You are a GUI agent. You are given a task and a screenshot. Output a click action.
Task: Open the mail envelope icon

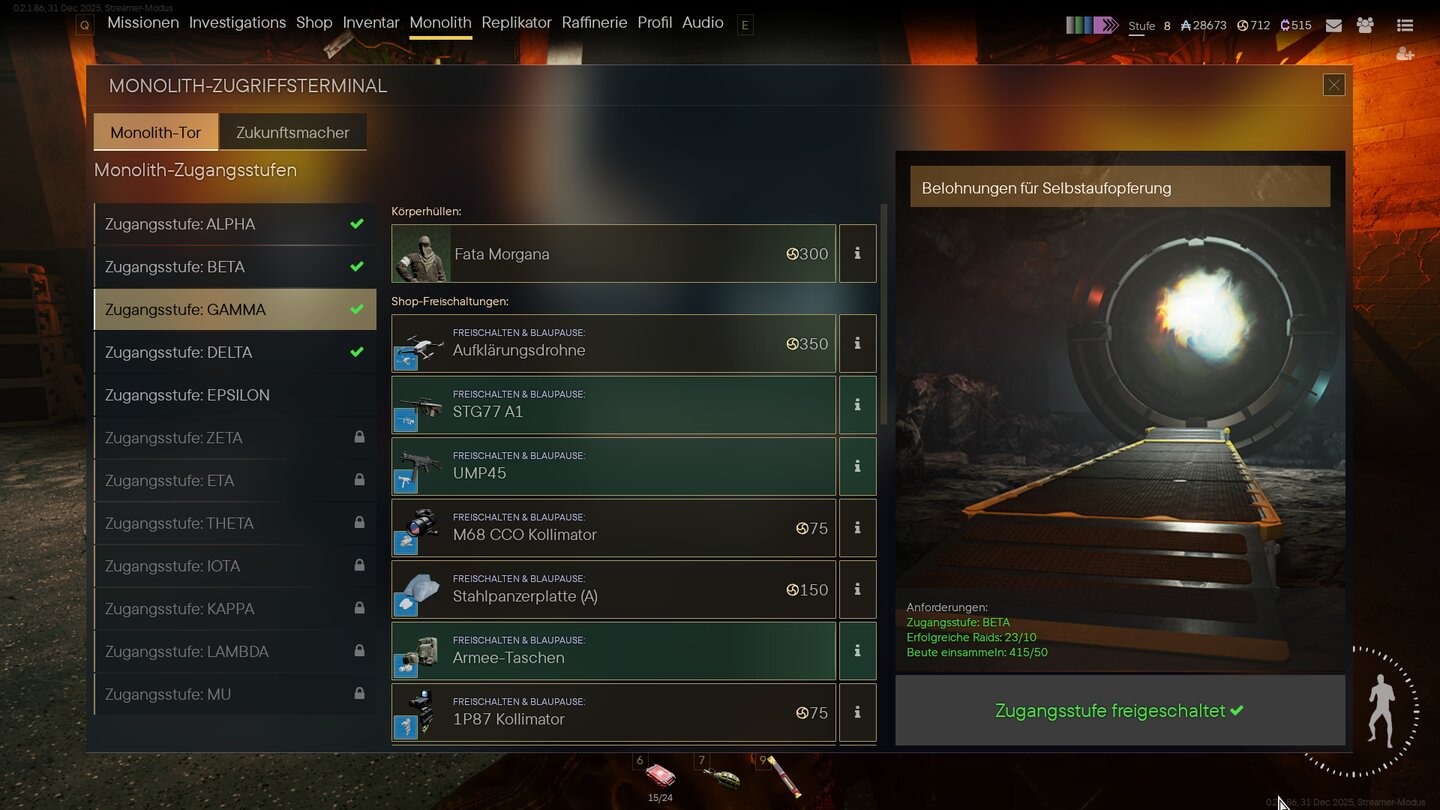point(1334,25)
